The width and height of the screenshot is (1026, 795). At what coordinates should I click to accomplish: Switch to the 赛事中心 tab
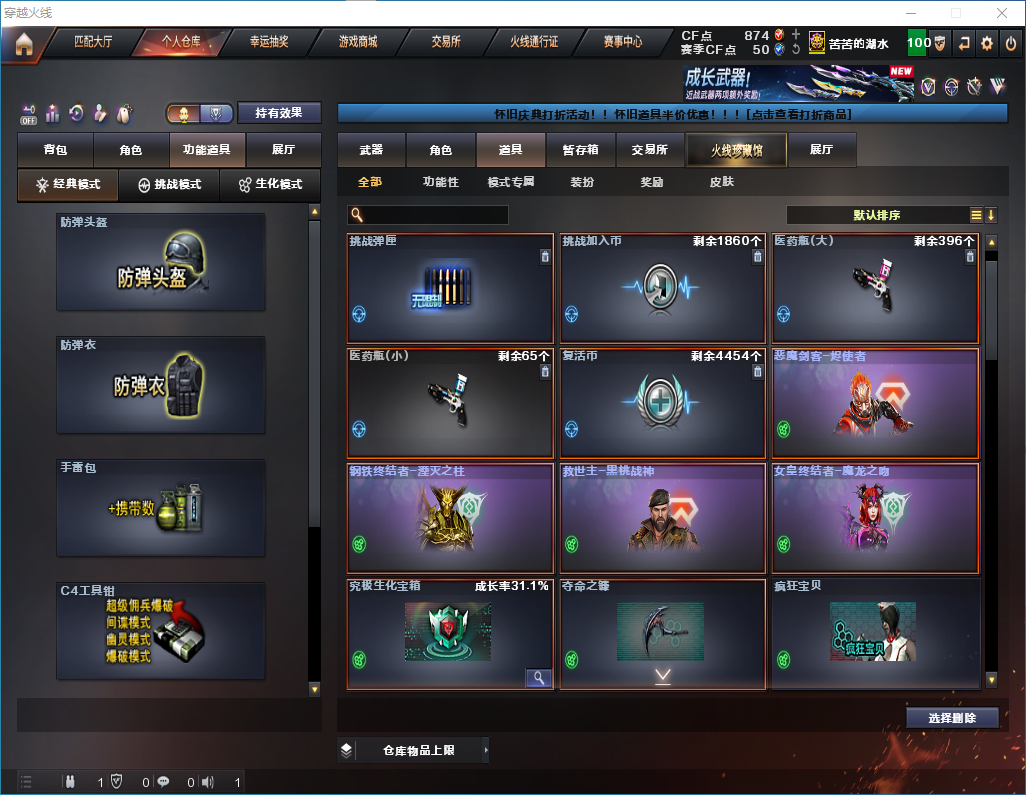(x=622, y=43)
